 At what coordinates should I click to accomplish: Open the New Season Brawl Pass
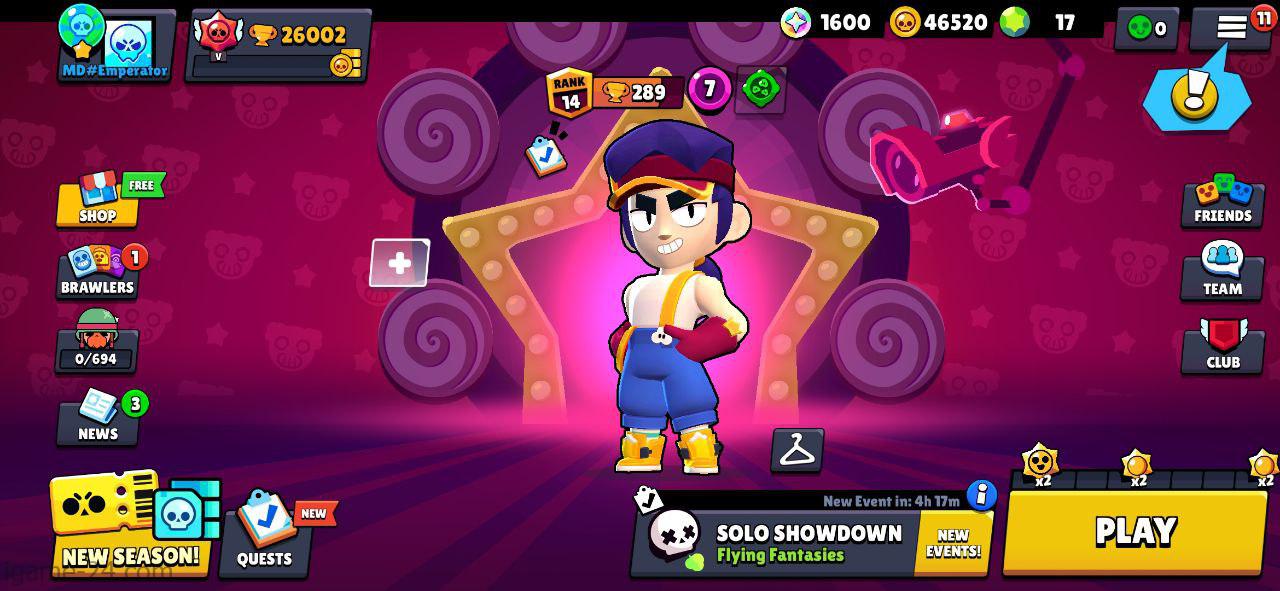pyautogui.click(x=130, y=525)
